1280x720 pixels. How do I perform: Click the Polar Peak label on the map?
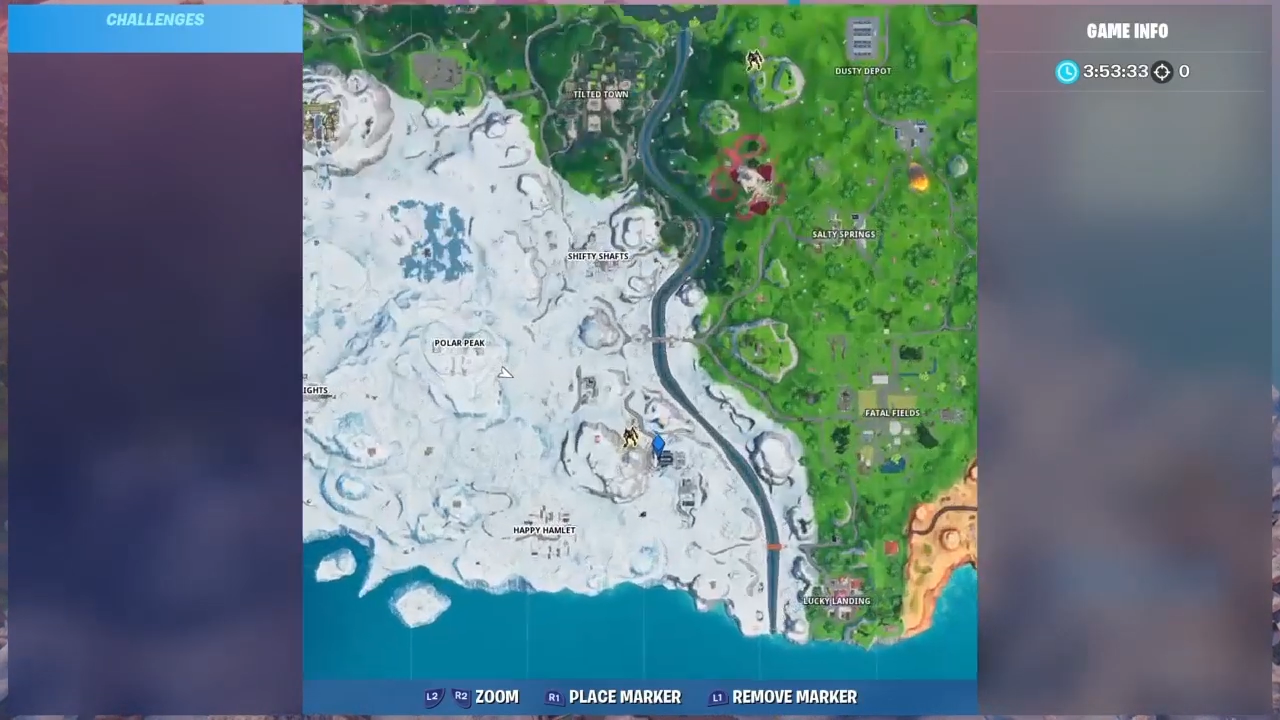pyautogui.click(x=459, y=342)
